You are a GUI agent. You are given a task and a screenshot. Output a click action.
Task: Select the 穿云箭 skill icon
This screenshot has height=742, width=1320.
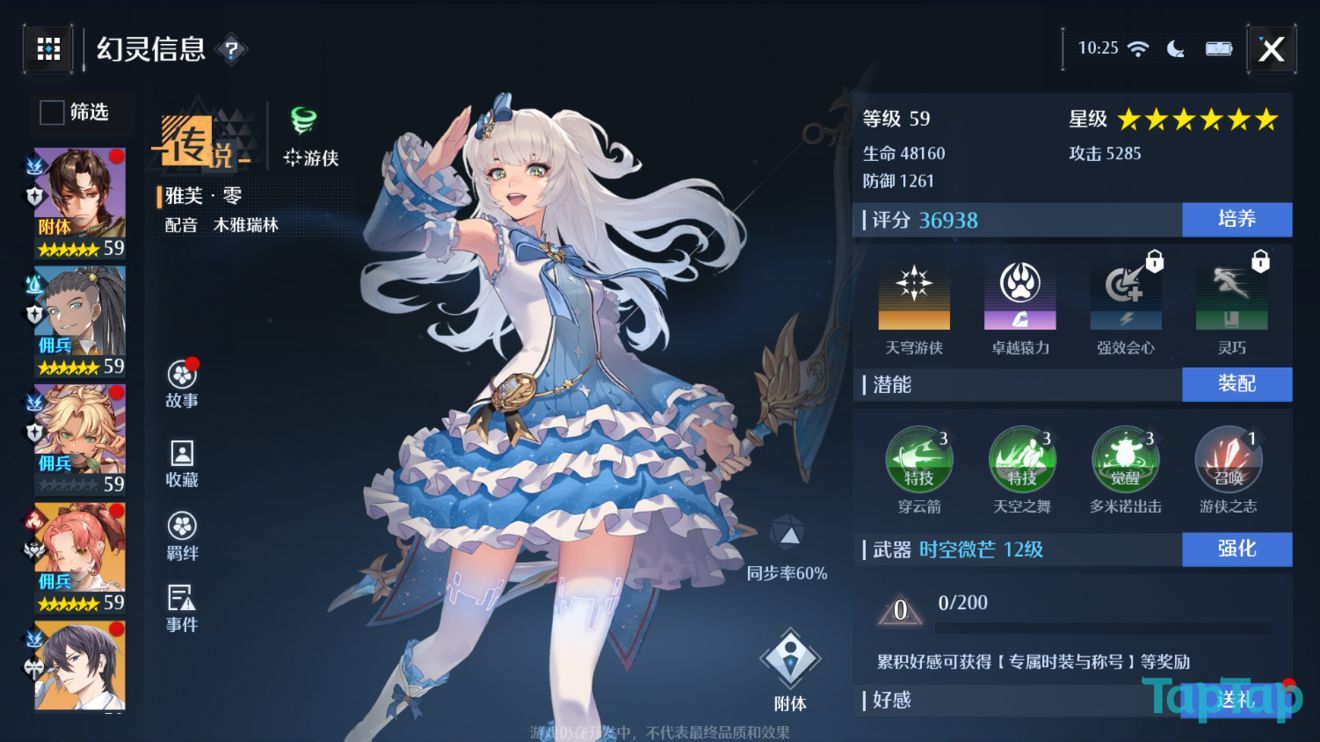[920, 458]
